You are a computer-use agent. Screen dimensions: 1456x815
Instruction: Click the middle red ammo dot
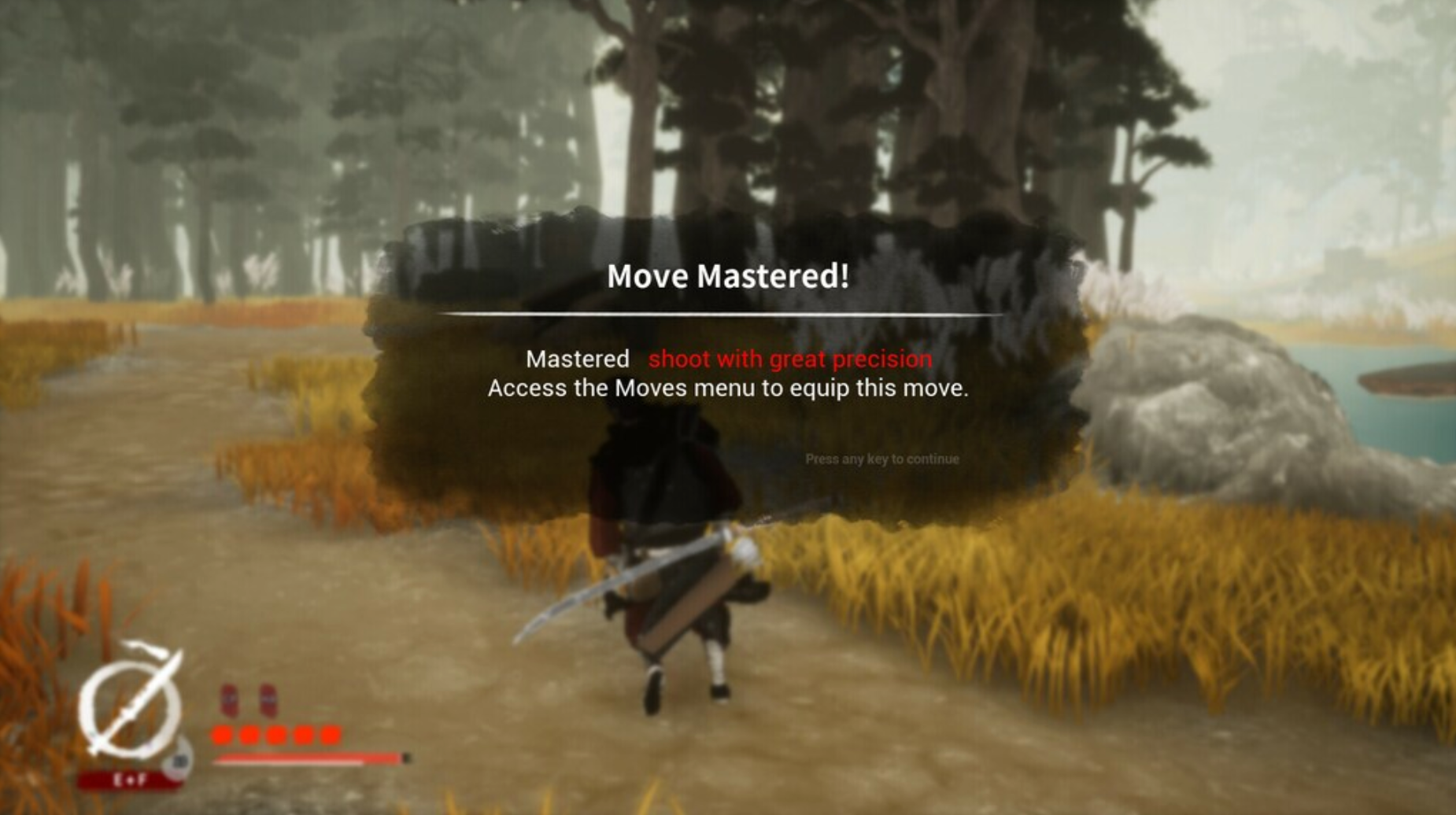275,736
